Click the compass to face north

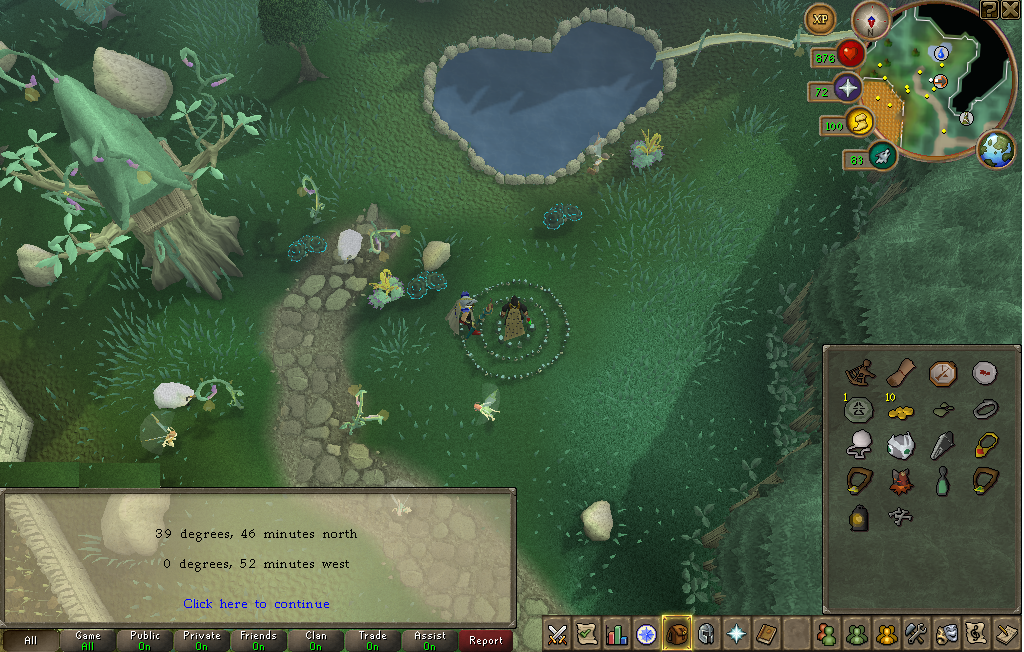click(x=871, y=20)
